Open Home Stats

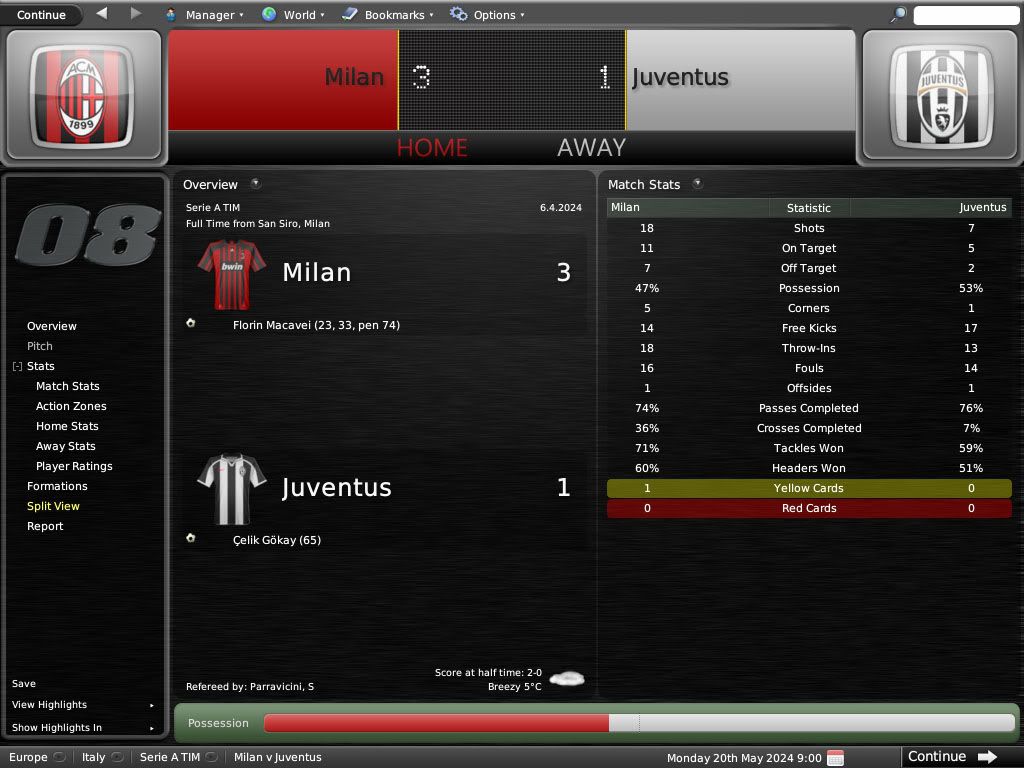point(67,426)
